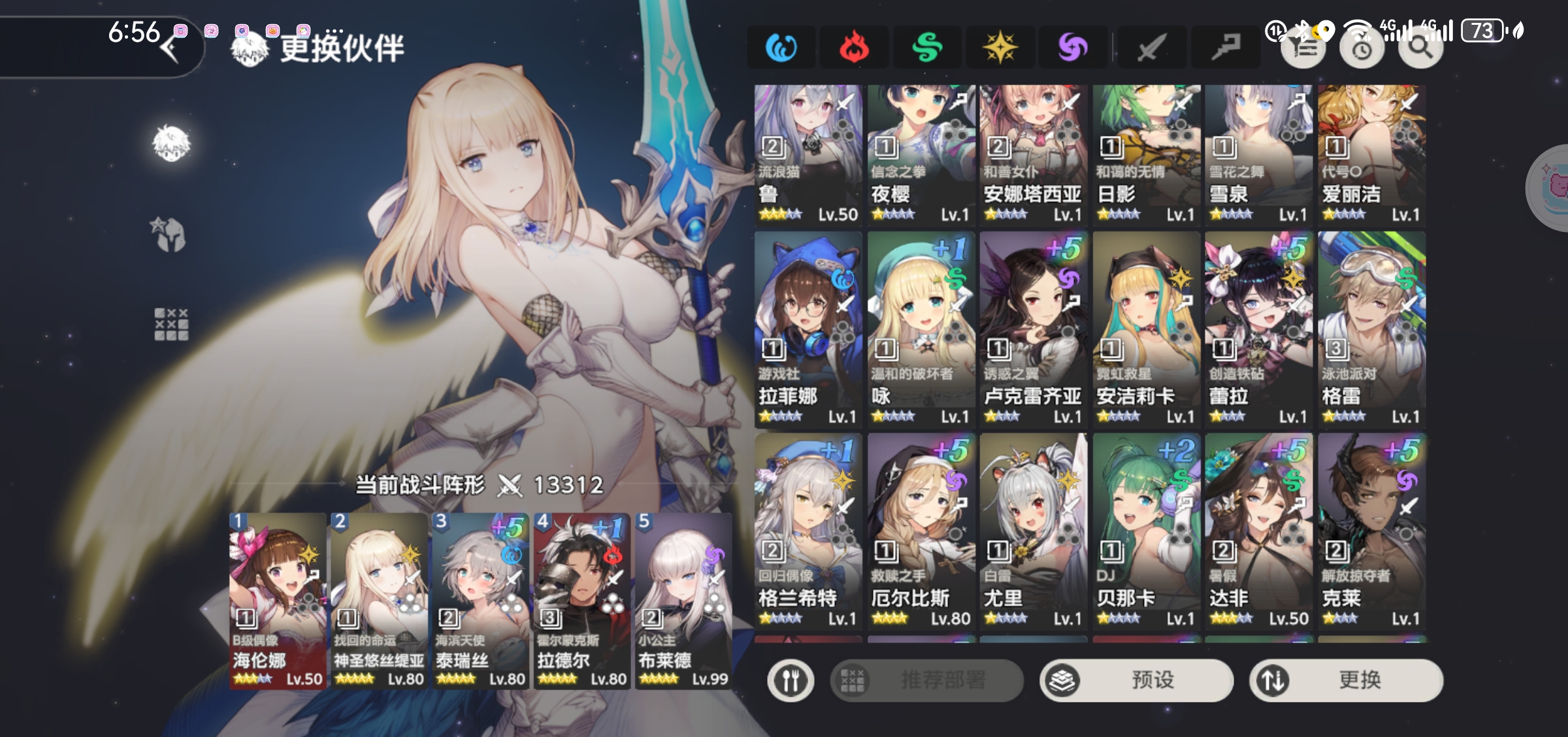Choose the 达非 Lv.50 companion card

tap(1258, 531)
